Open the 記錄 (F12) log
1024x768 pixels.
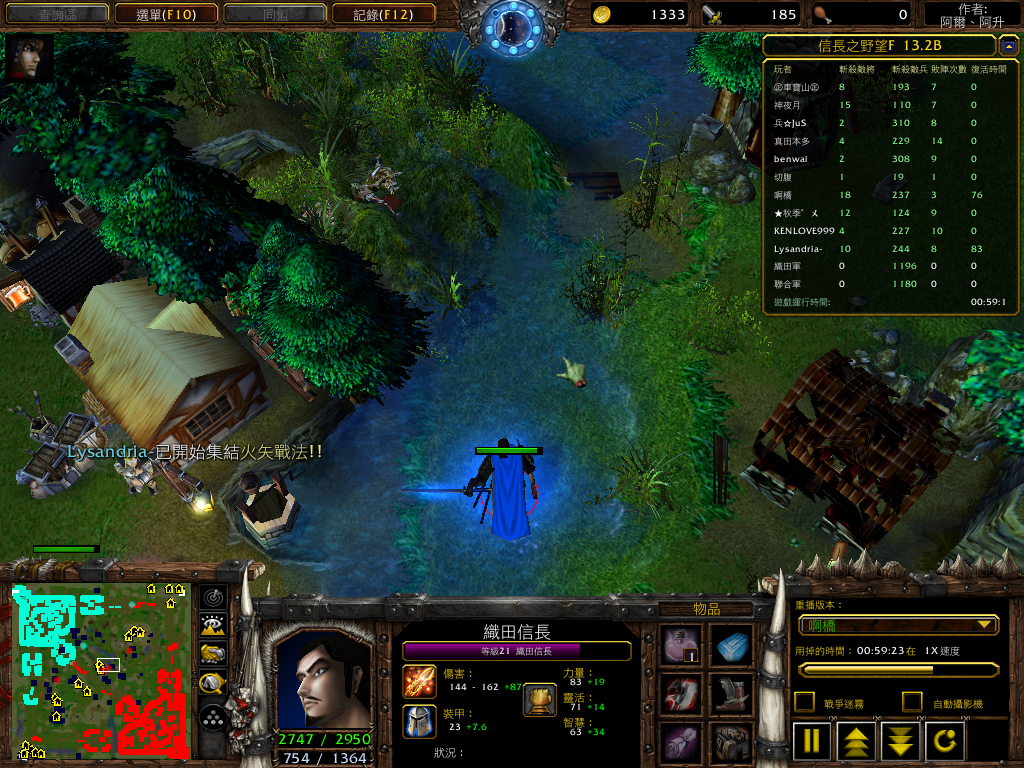383,14
